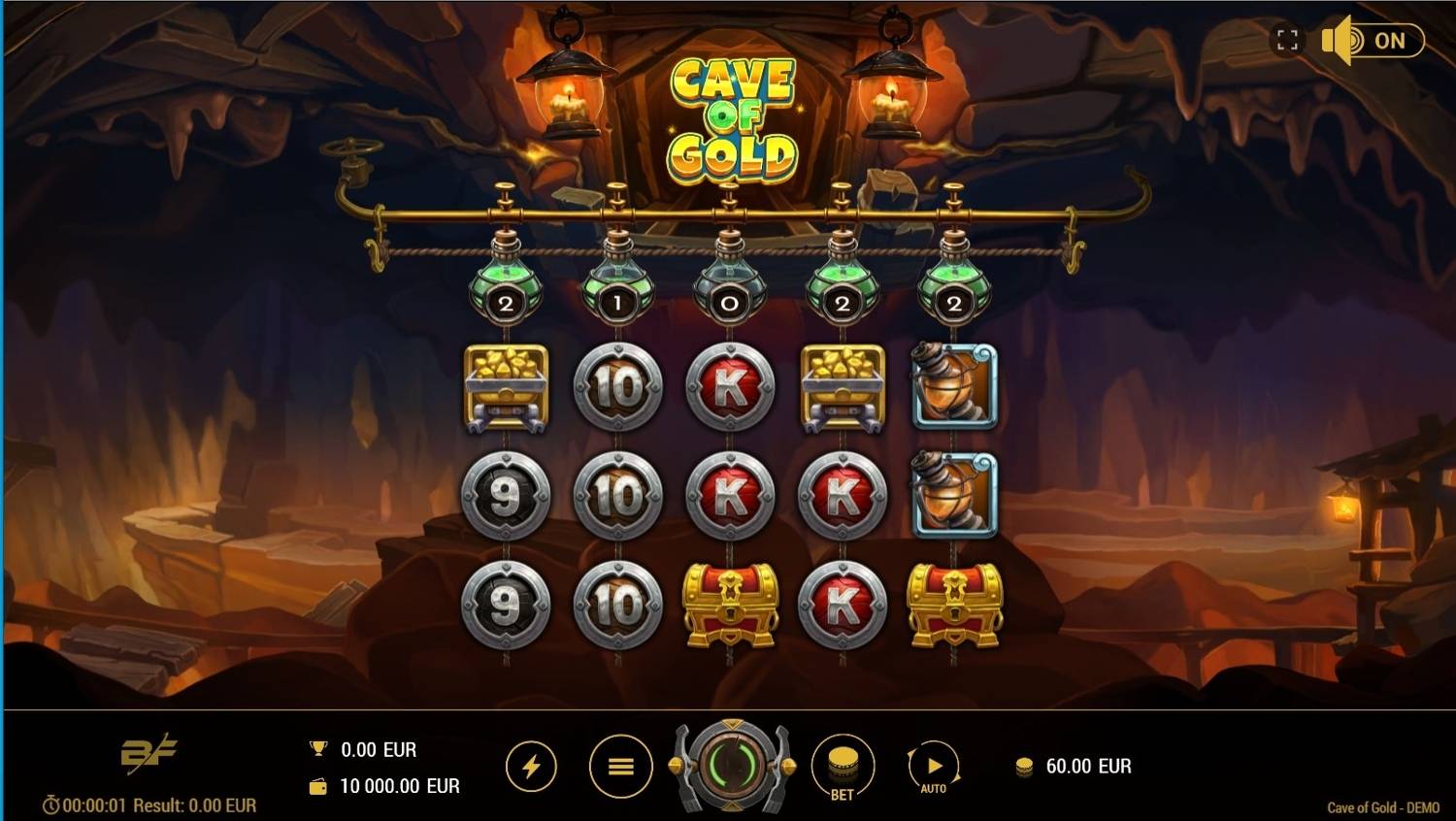This screenshot has height=821, width=1456.
Task: Click the coin icon next to 60.00 EUR
Action: pos(1026,767)
